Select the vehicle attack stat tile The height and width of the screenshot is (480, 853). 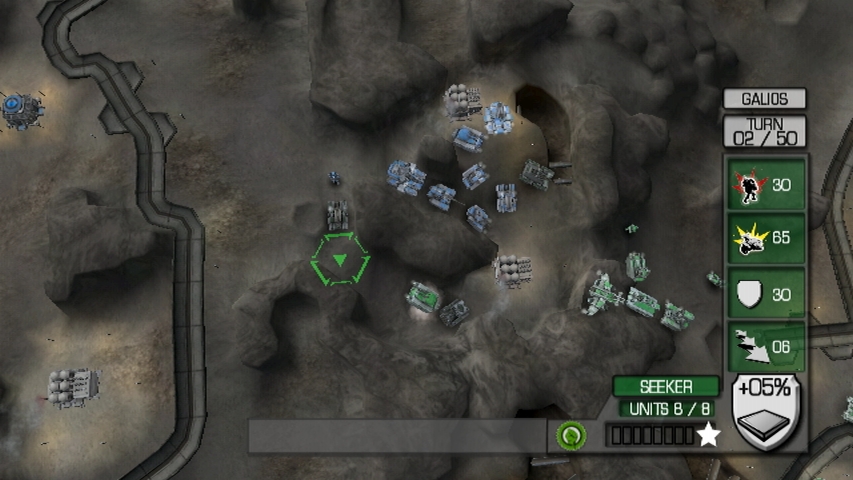(x=766, y=238)
